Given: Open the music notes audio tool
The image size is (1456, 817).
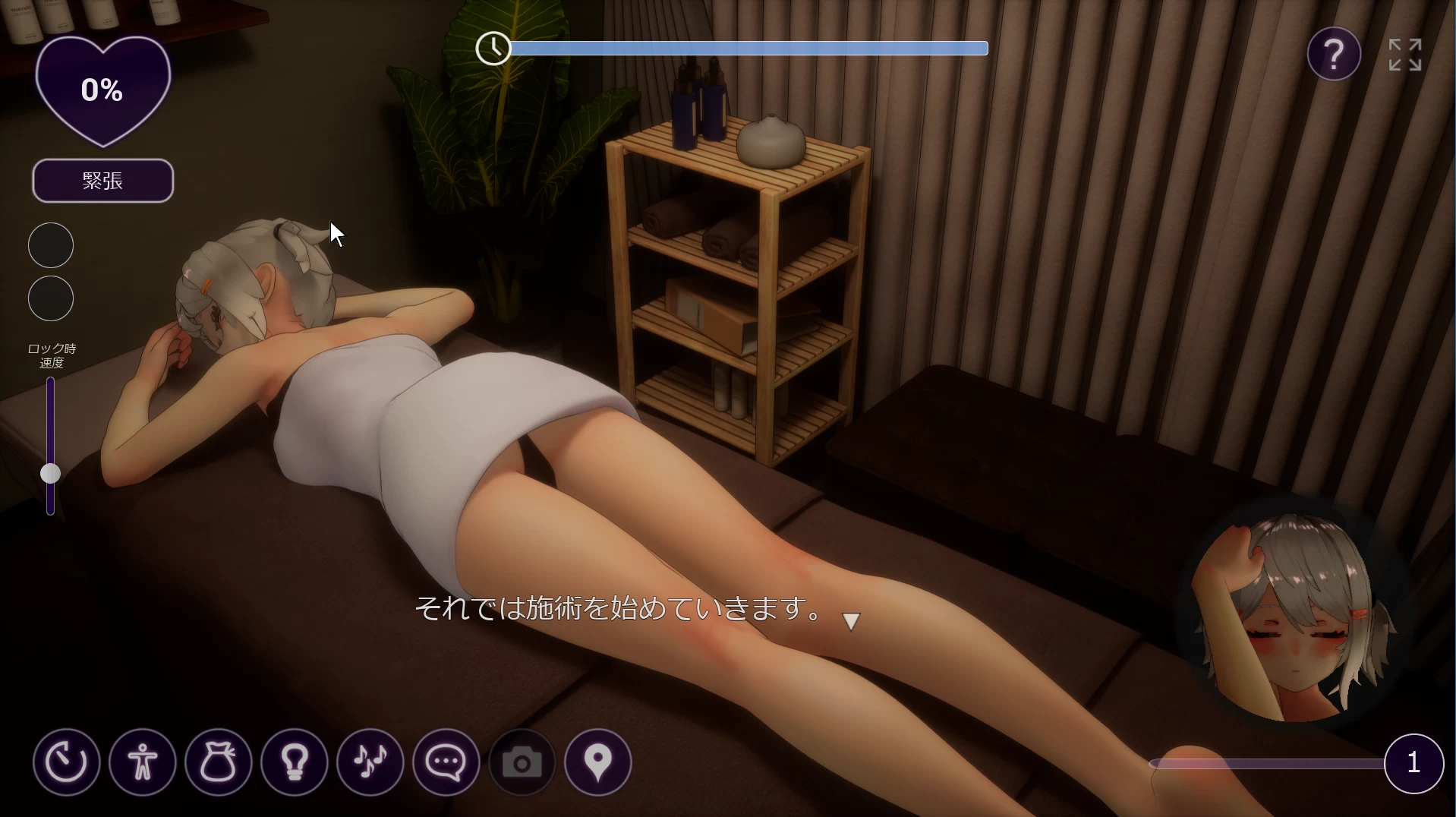Looking at the screenshot, I should 370,762.
